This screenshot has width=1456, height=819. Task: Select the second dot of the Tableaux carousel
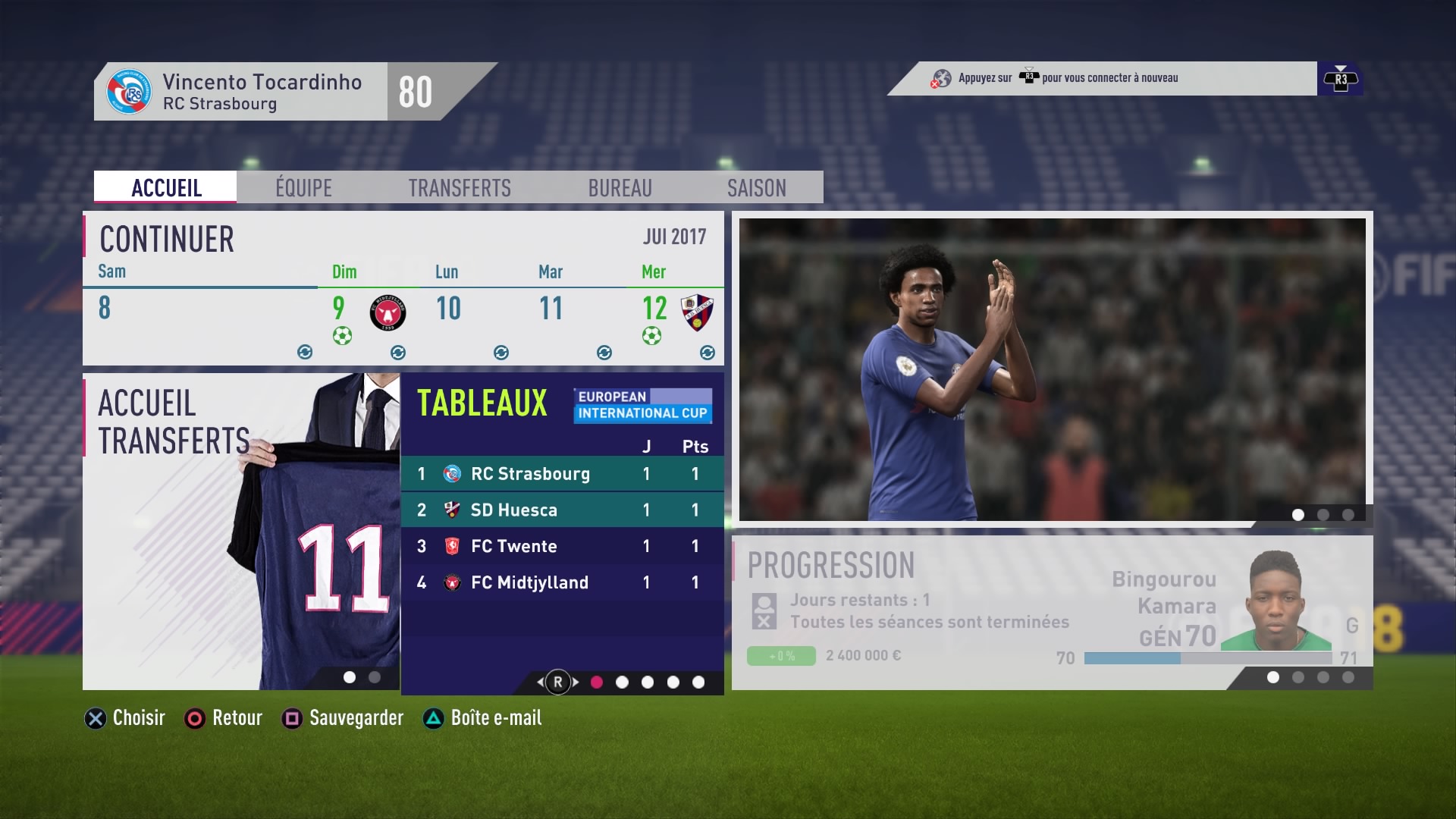click(x=623, y=682)
